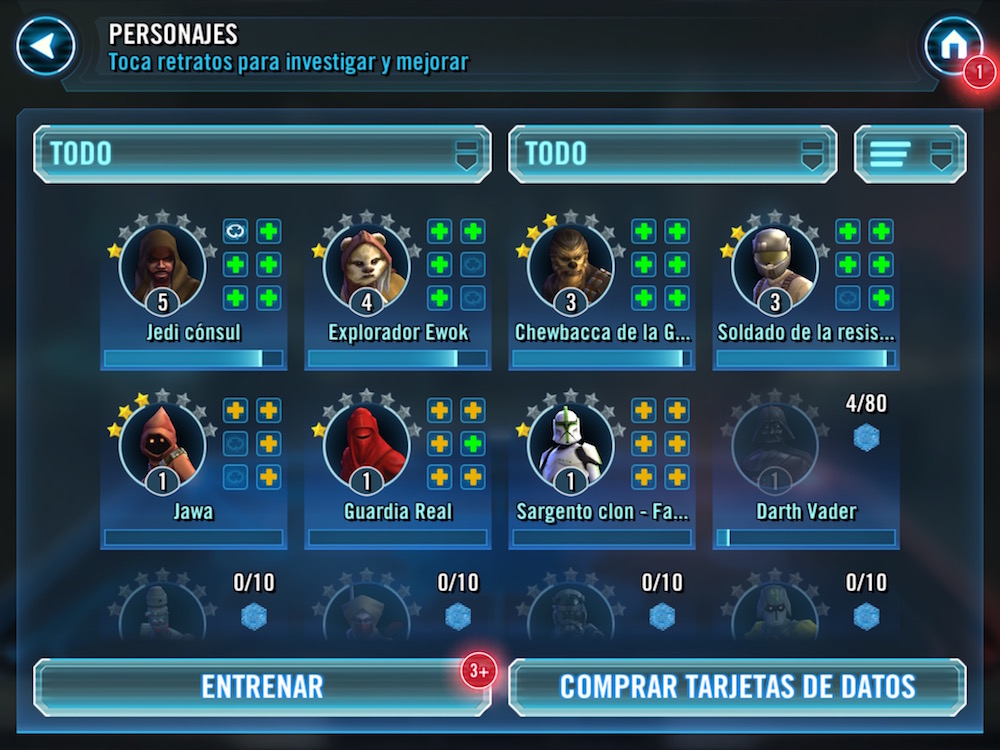Open the sort options dropdown
Image resolution: width=1000 pixels, height=750 pixels.
(x=909, y=154)
